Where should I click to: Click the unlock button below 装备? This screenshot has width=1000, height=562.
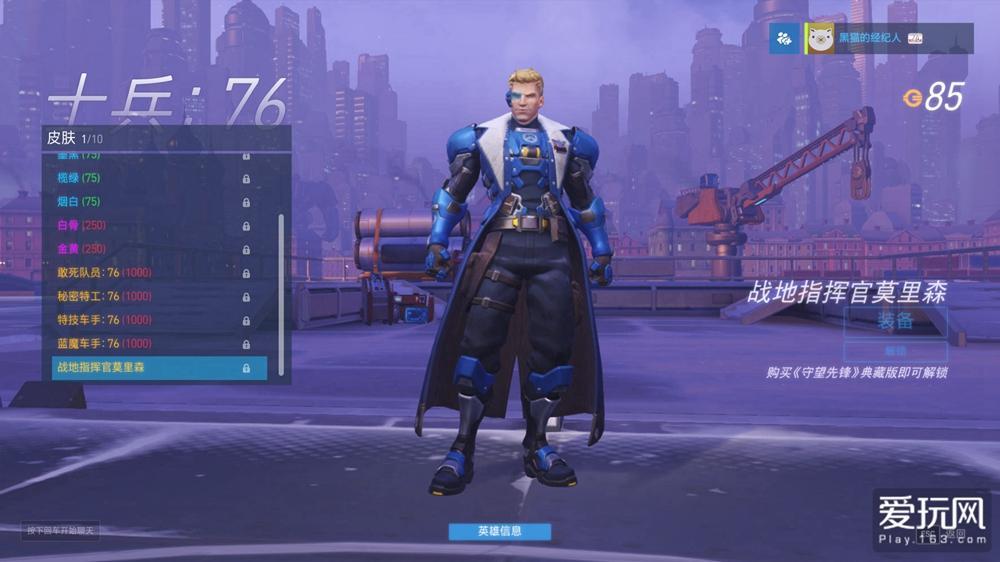(x=895, y=351)
